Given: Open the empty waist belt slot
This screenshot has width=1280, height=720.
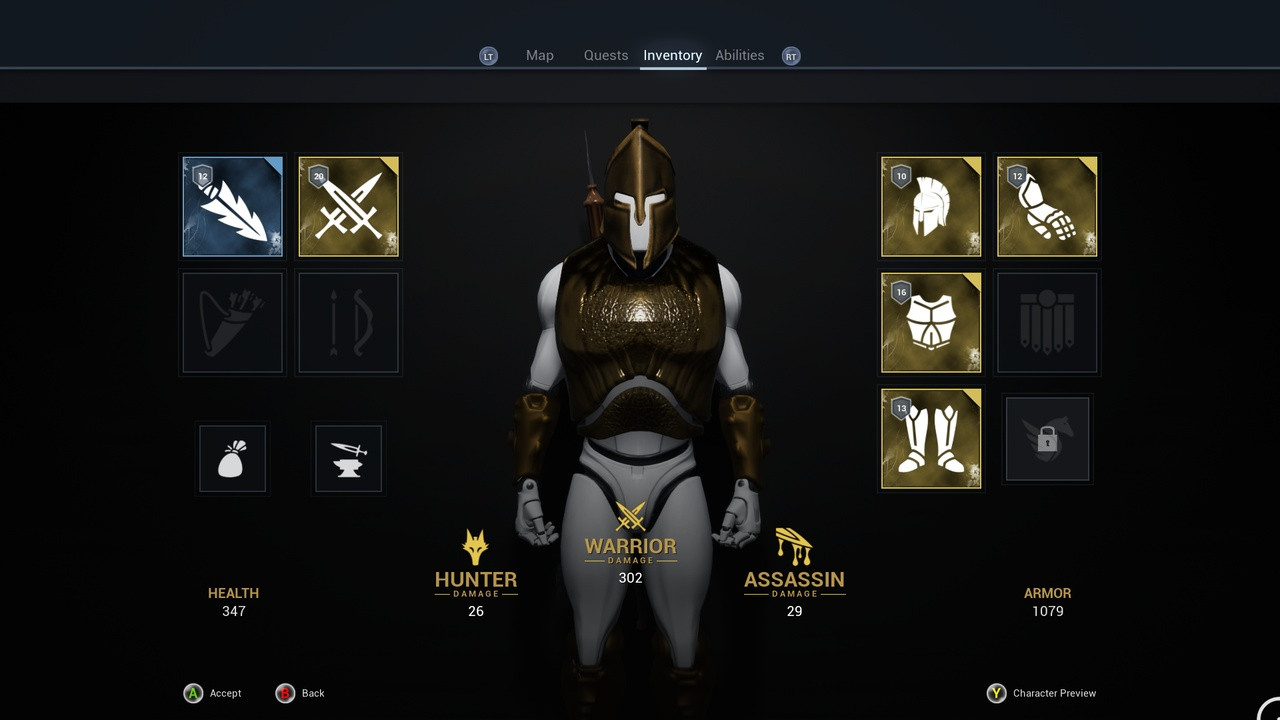Looking at the screenshot, I should click(x=1047, y=322).
